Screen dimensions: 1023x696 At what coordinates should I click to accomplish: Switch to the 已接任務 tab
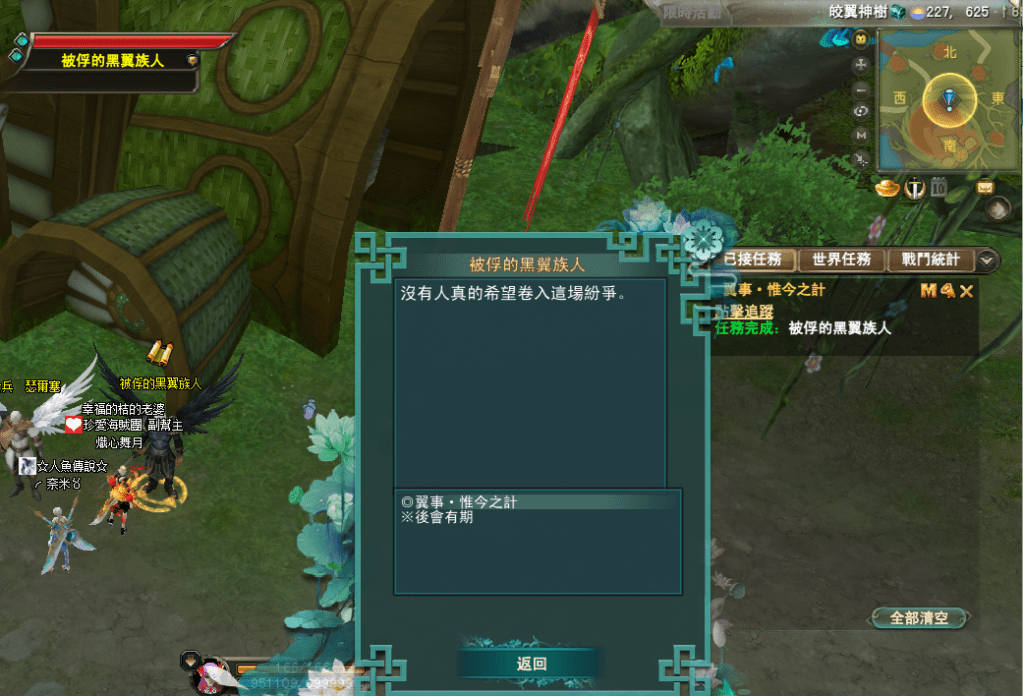coord(759,260)
